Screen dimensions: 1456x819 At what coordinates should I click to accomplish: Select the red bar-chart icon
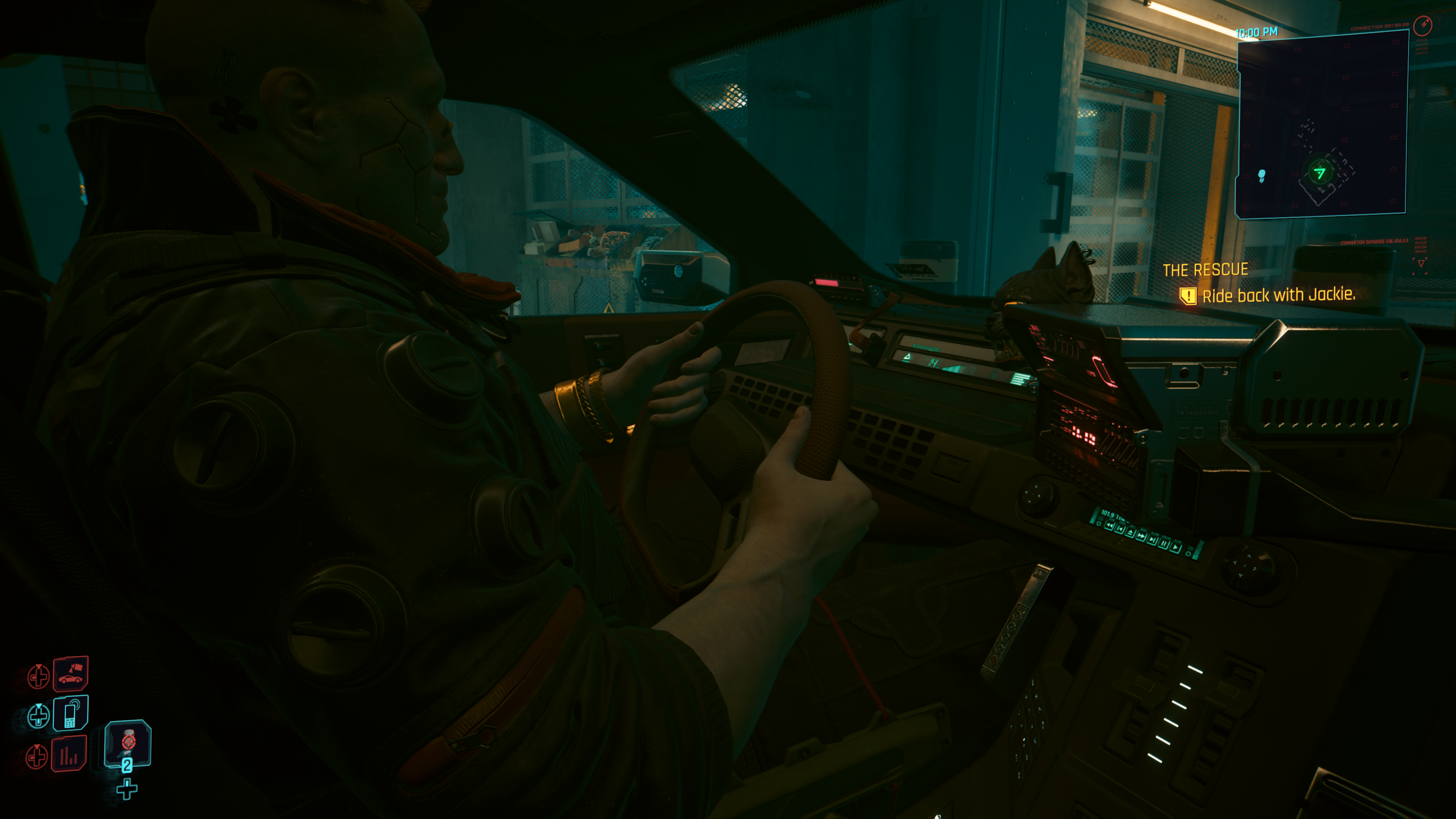pyautogui.click(x=69, y=754)
